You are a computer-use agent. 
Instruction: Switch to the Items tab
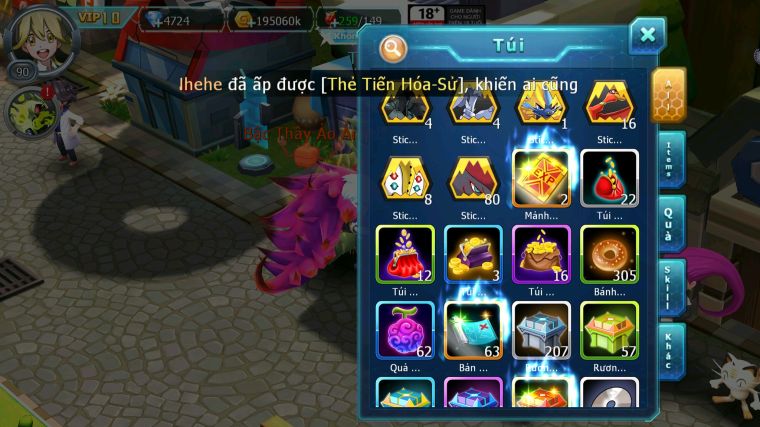(671, 160)
